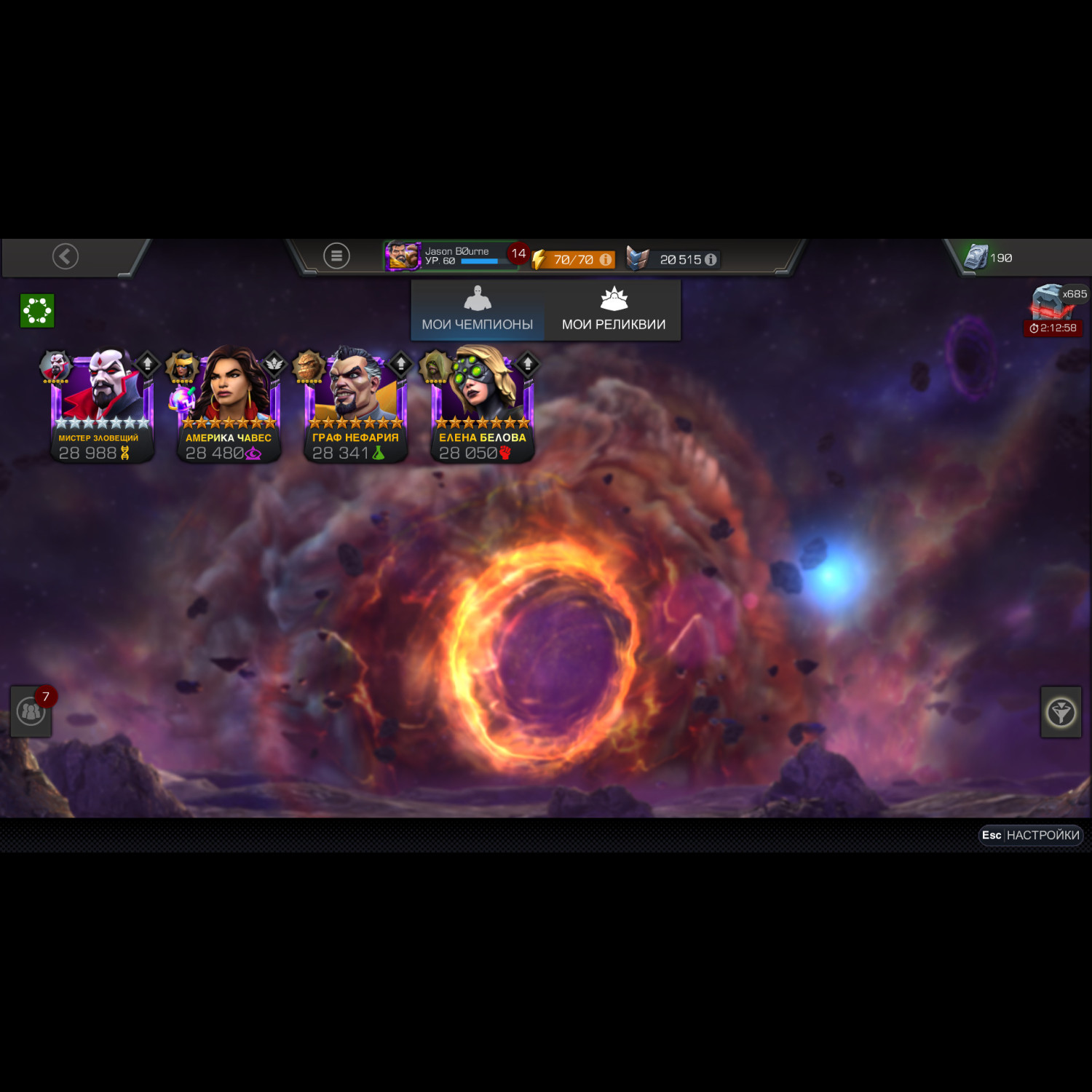Tap the back chevron arrow at top left
The height and width of the screenshot is (1092, 1092).
pos(64,256)
